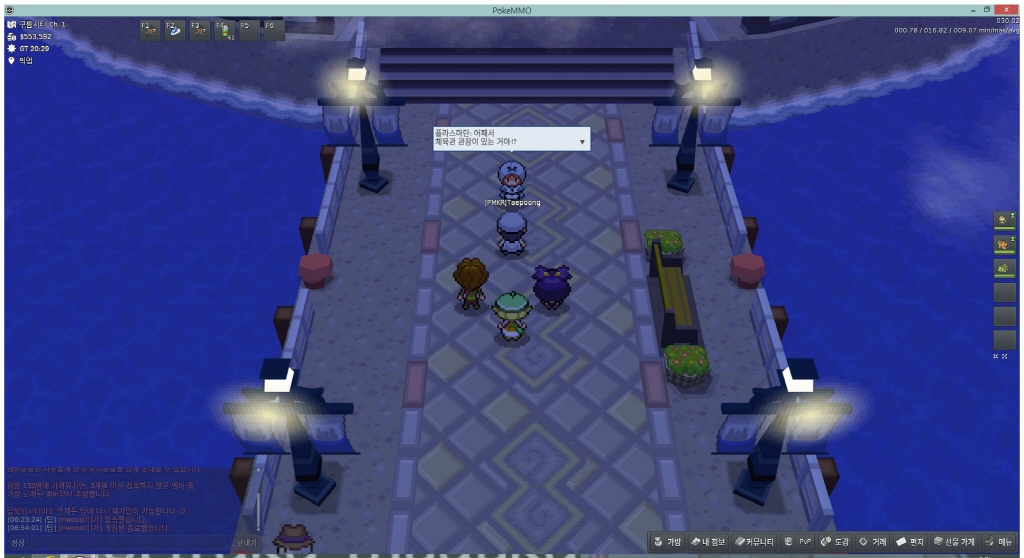The width and height of the screenshot is (1024, 558).
Task: Minimize the PokeMMO window
Action: pos(972,9)
